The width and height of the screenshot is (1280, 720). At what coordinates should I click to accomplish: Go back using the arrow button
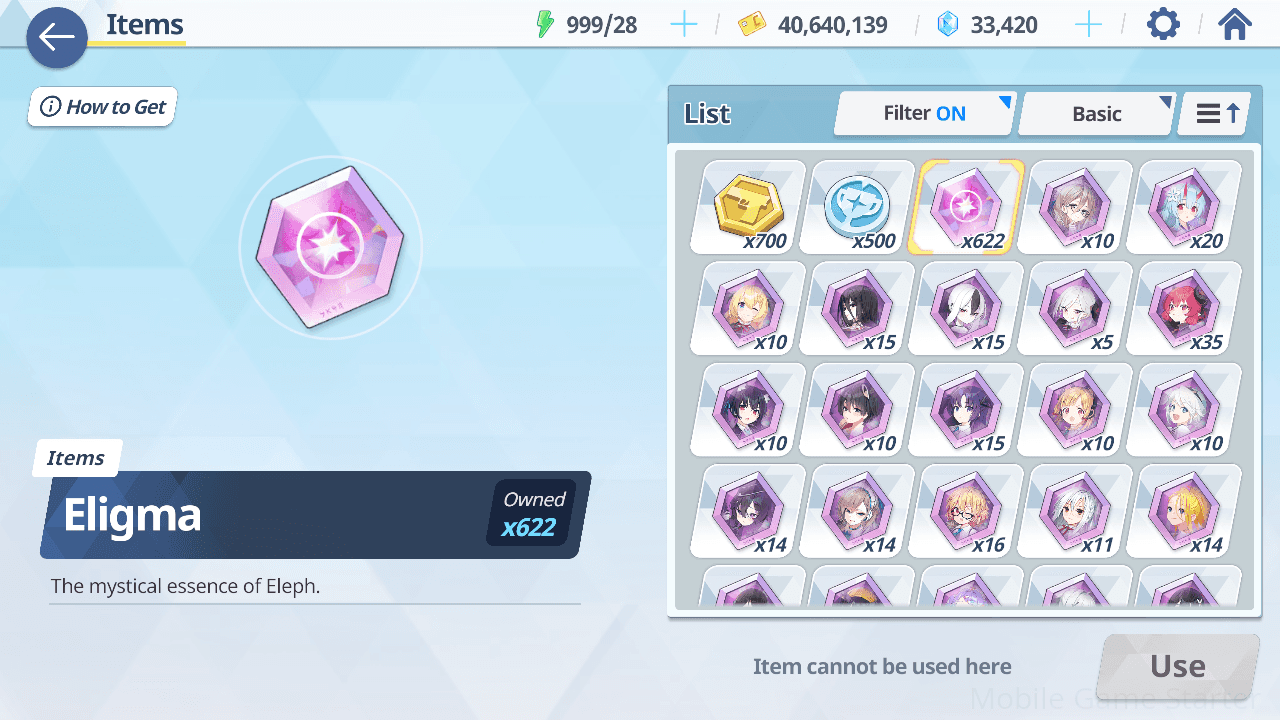[57, 38]
